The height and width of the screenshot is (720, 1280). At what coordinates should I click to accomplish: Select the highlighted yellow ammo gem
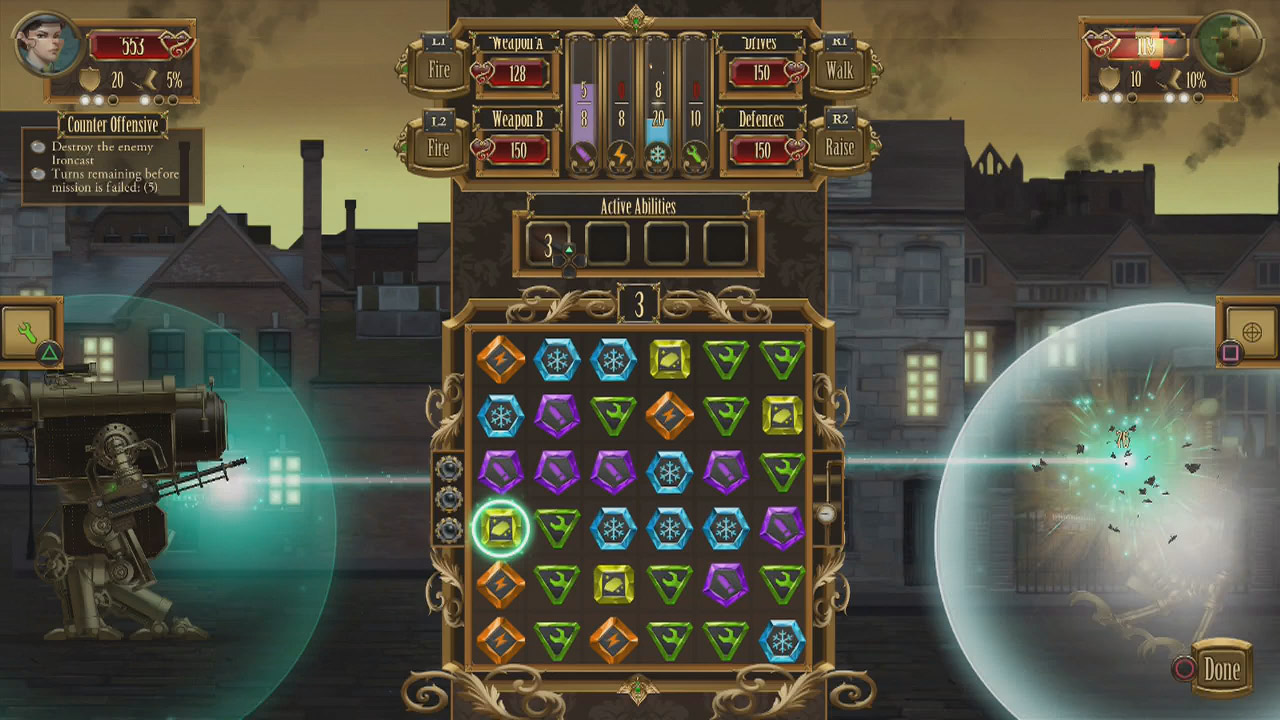tap(501, 529)
